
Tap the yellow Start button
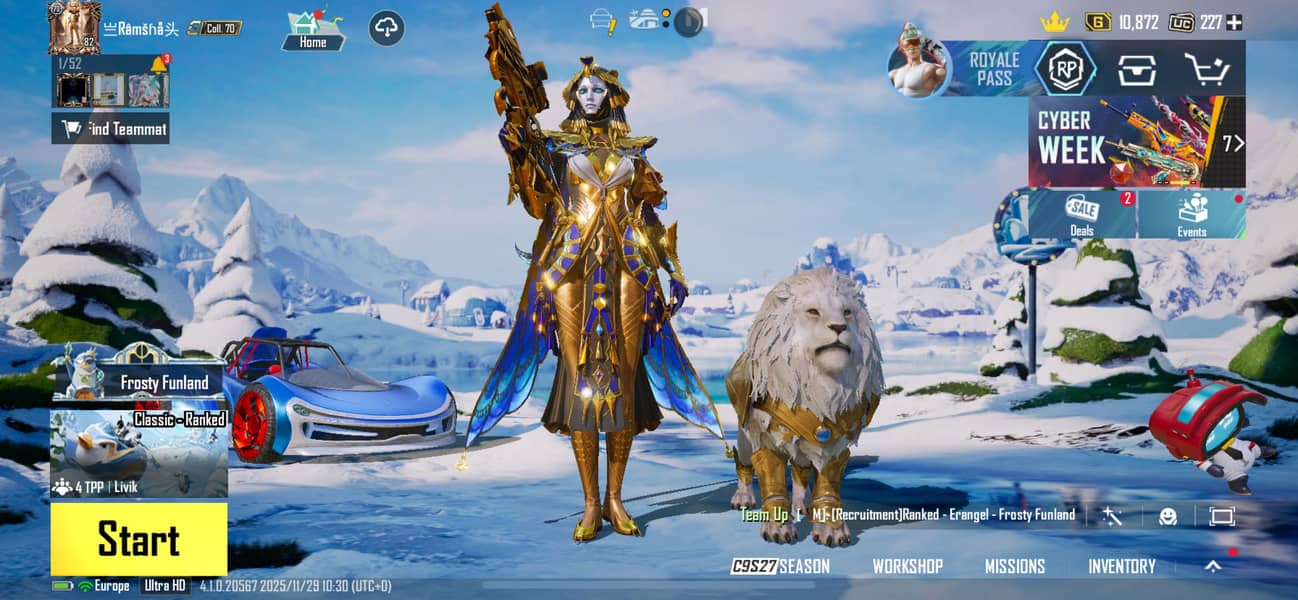coord(139,539)
